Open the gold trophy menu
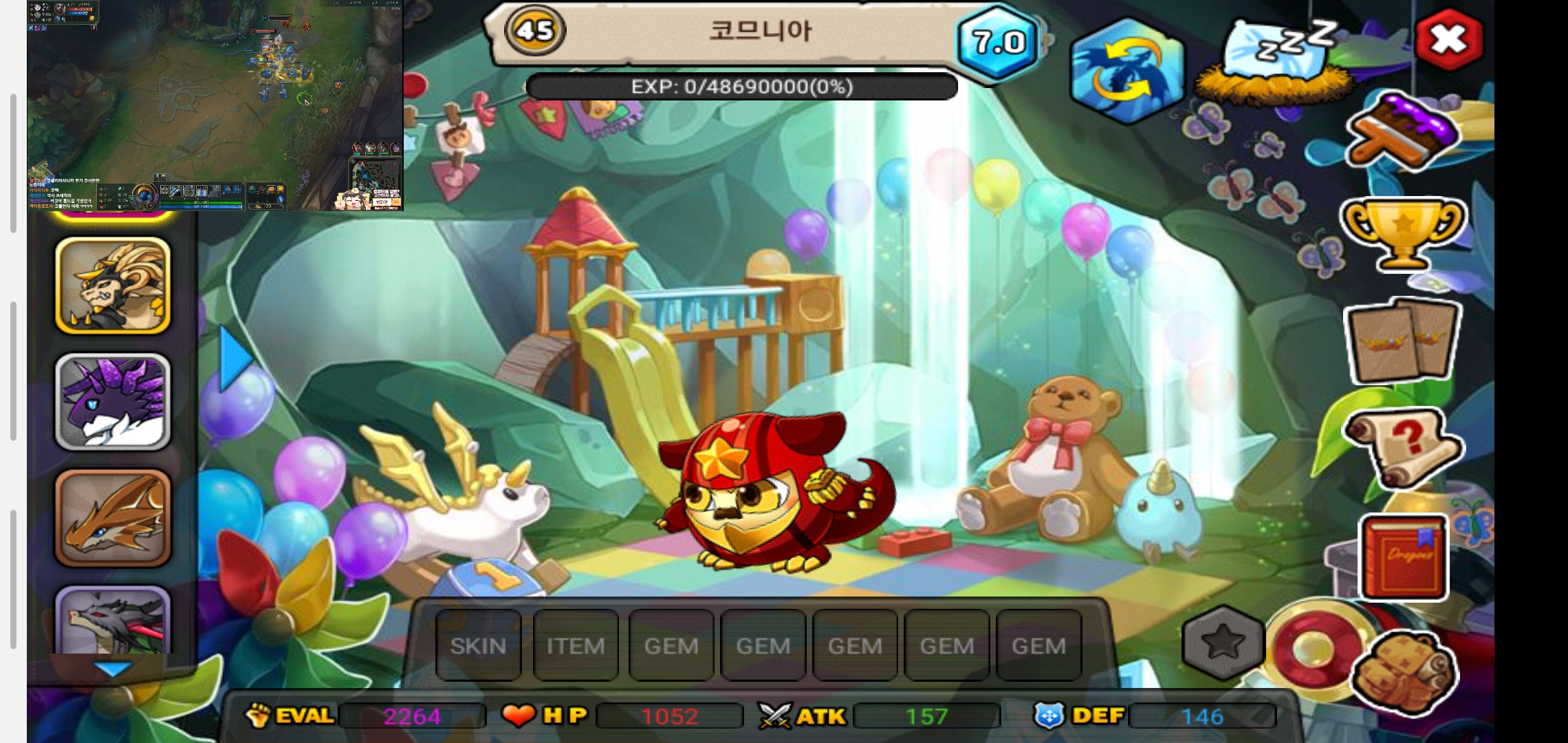The height and width of the screenshot is (743, 1568). (x=1403, y=233)
